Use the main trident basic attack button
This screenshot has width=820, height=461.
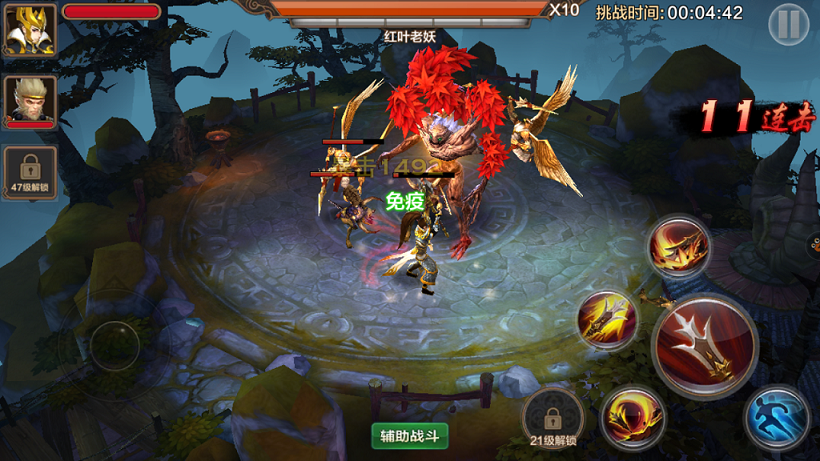pos(704,346)
